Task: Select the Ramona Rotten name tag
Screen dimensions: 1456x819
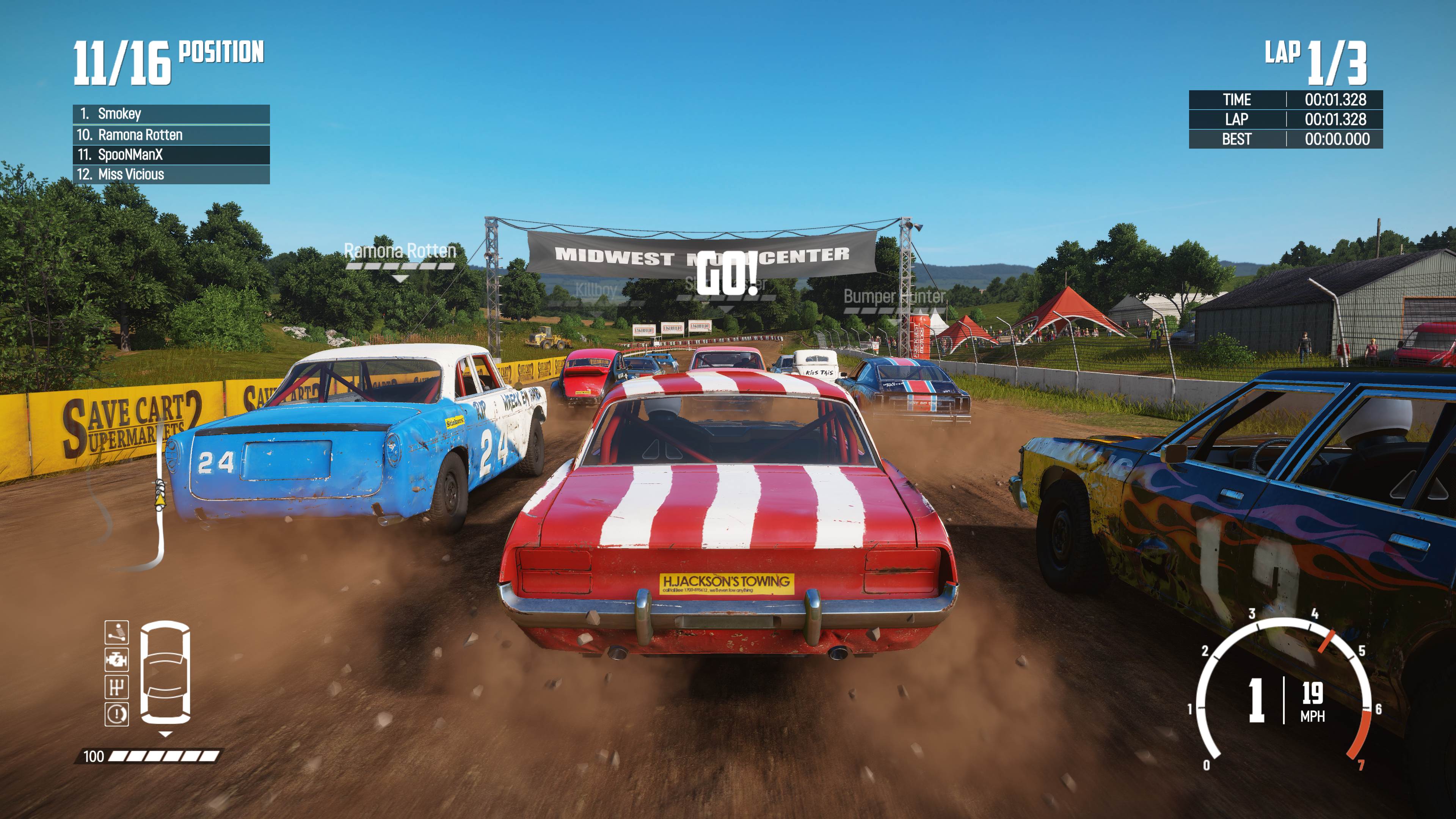Action: tap(400, 251)
